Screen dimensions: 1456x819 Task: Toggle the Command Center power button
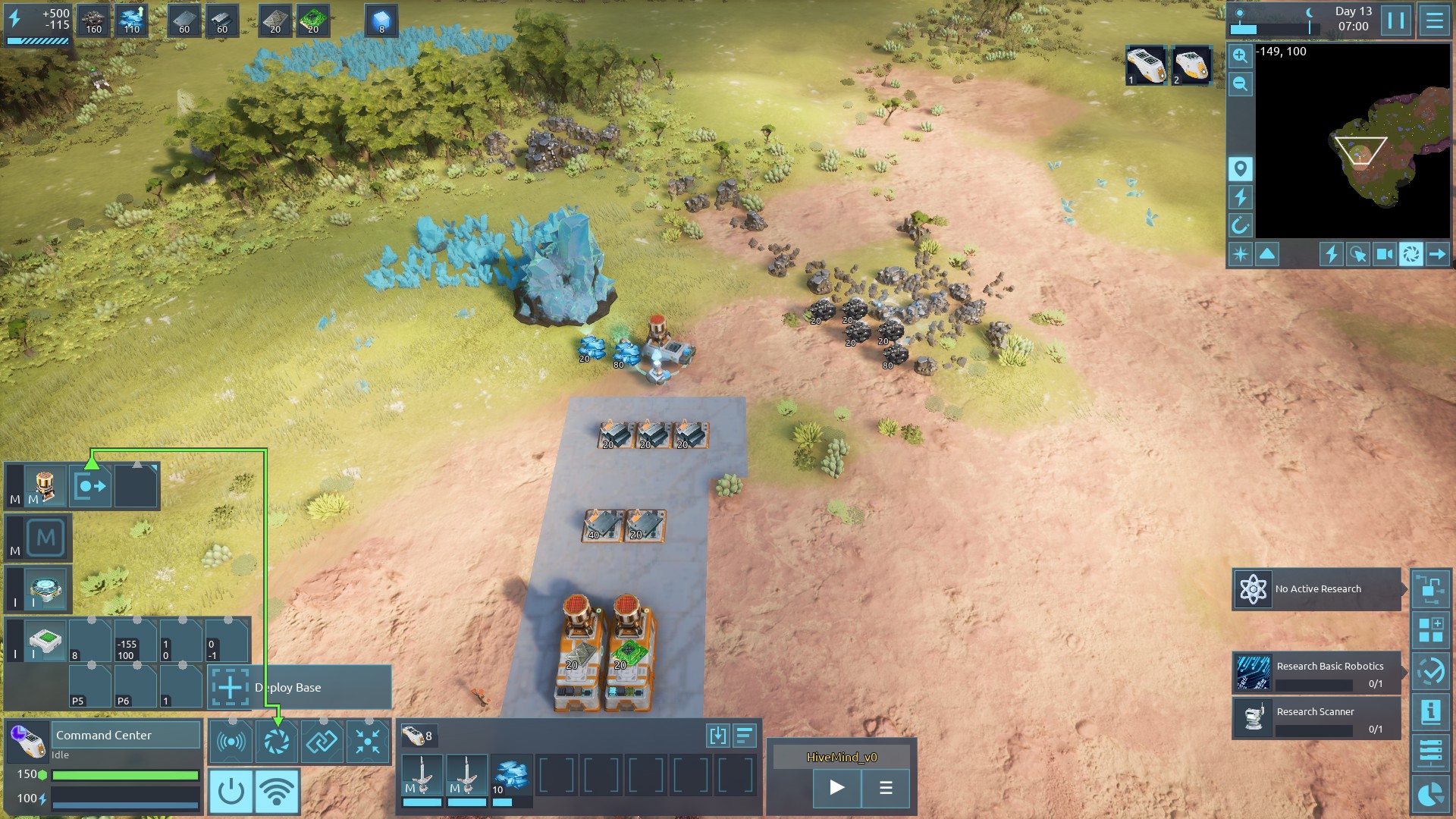click(231, 791)
